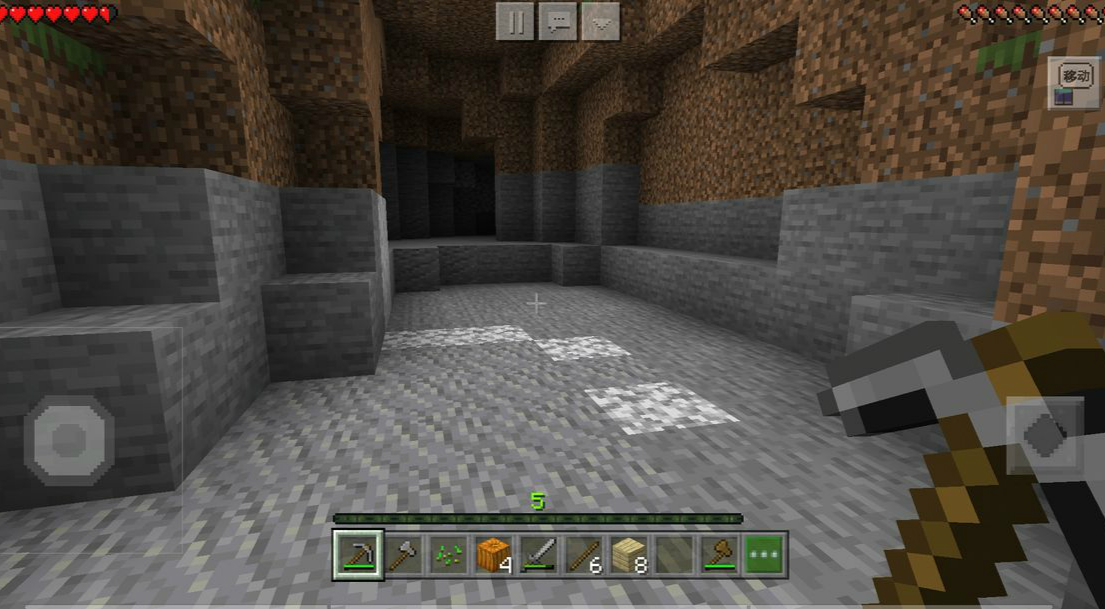
Task: Tap the jump button
Action: (x=1044, y=437)
